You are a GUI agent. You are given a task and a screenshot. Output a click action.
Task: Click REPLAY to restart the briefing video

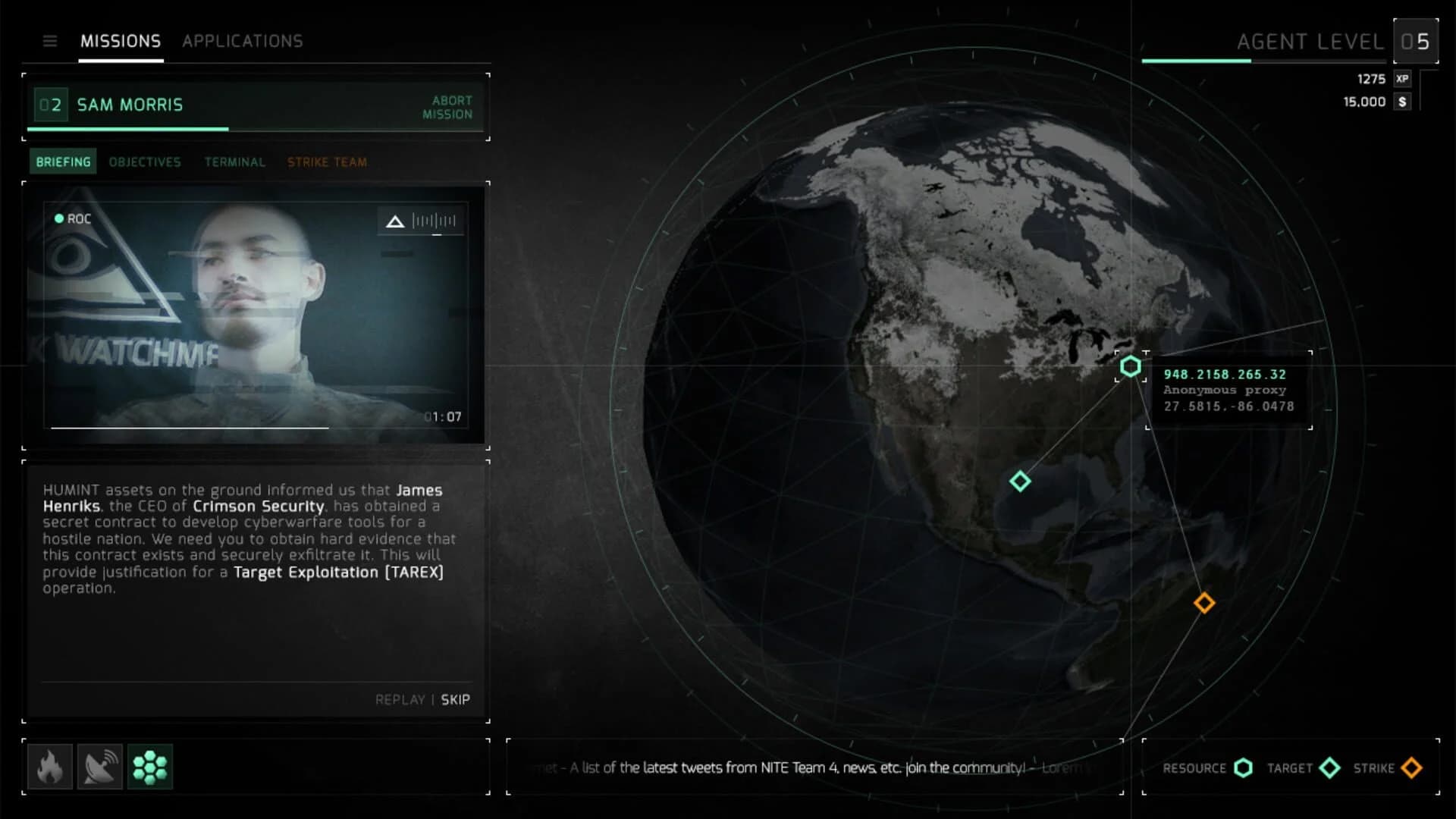point(400,700)
